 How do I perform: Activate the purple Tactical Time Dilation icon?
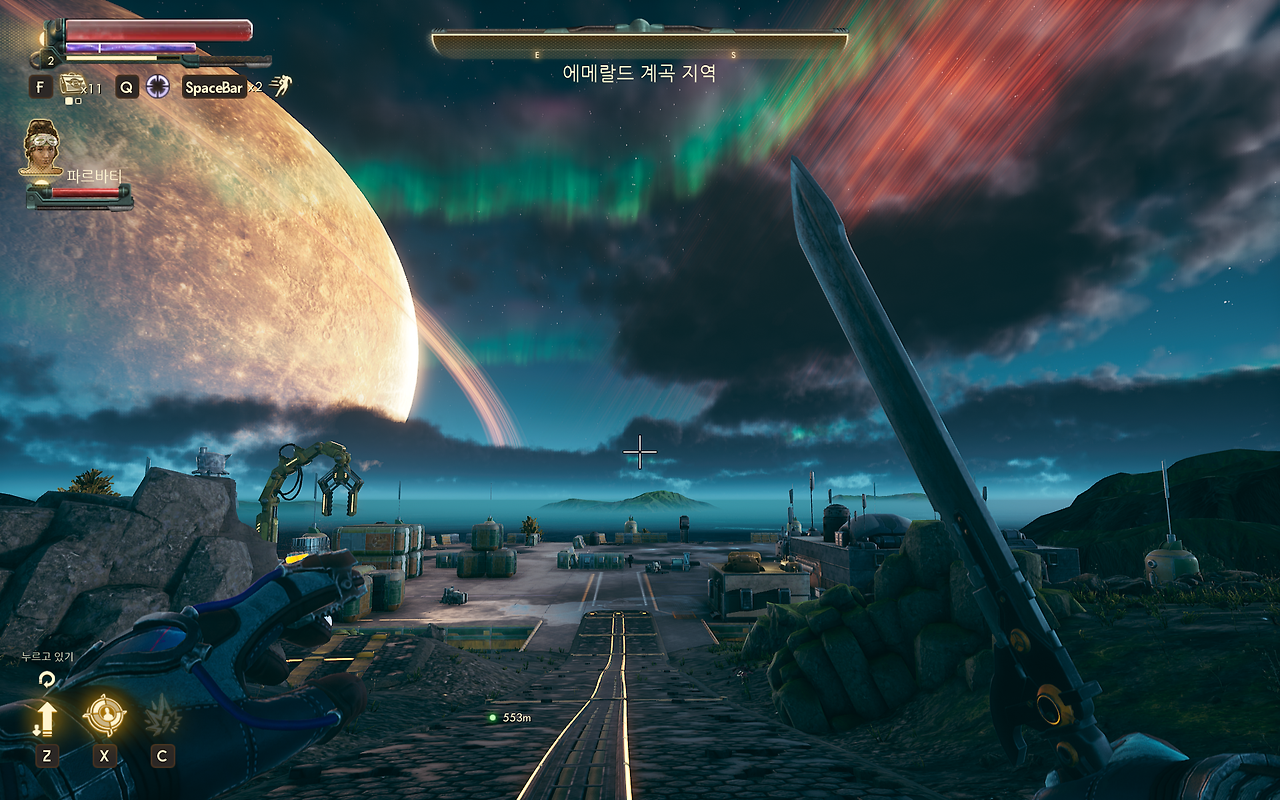157,86
